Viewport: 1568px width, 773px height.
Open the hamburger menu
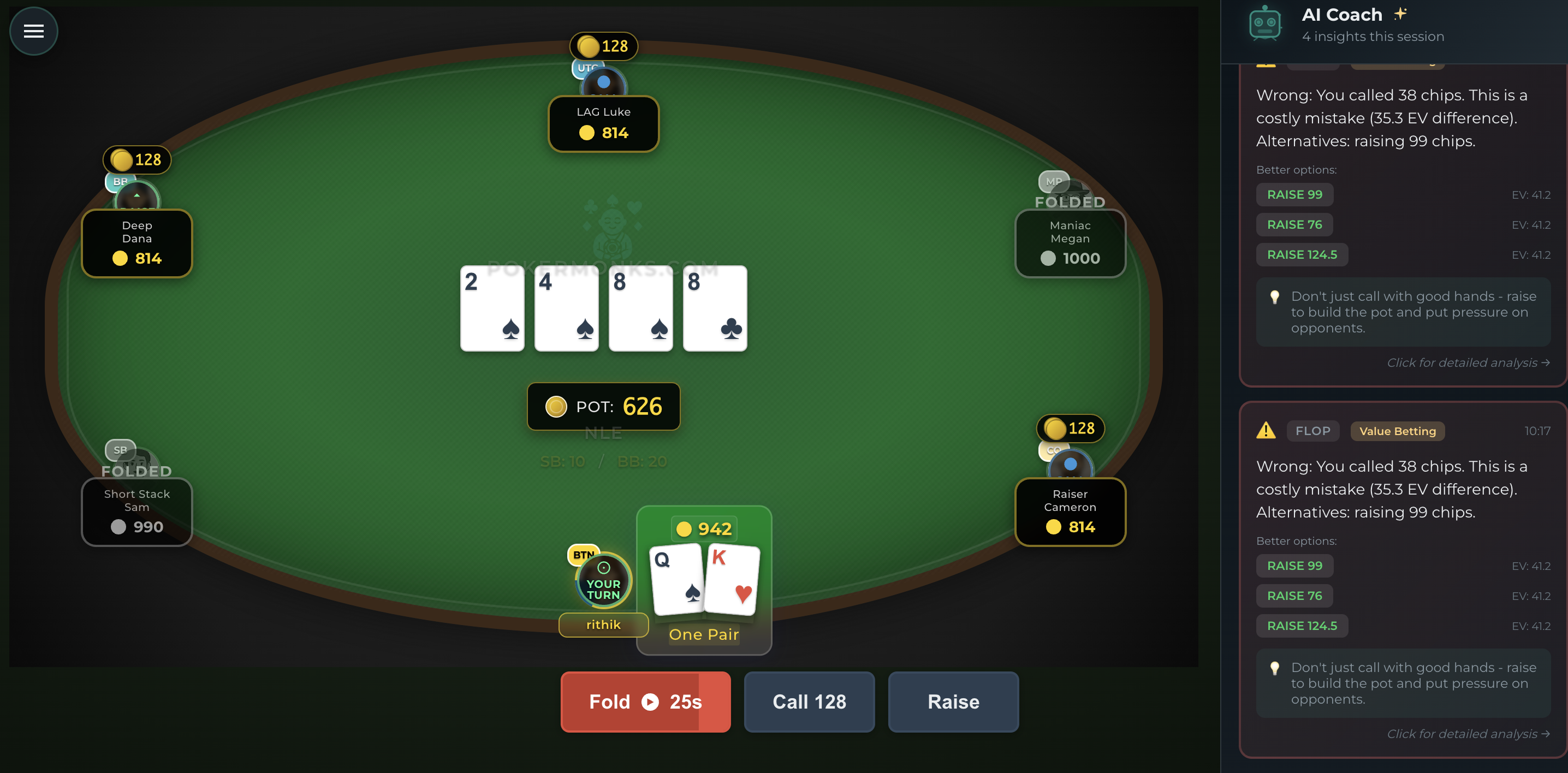point(33,31)
